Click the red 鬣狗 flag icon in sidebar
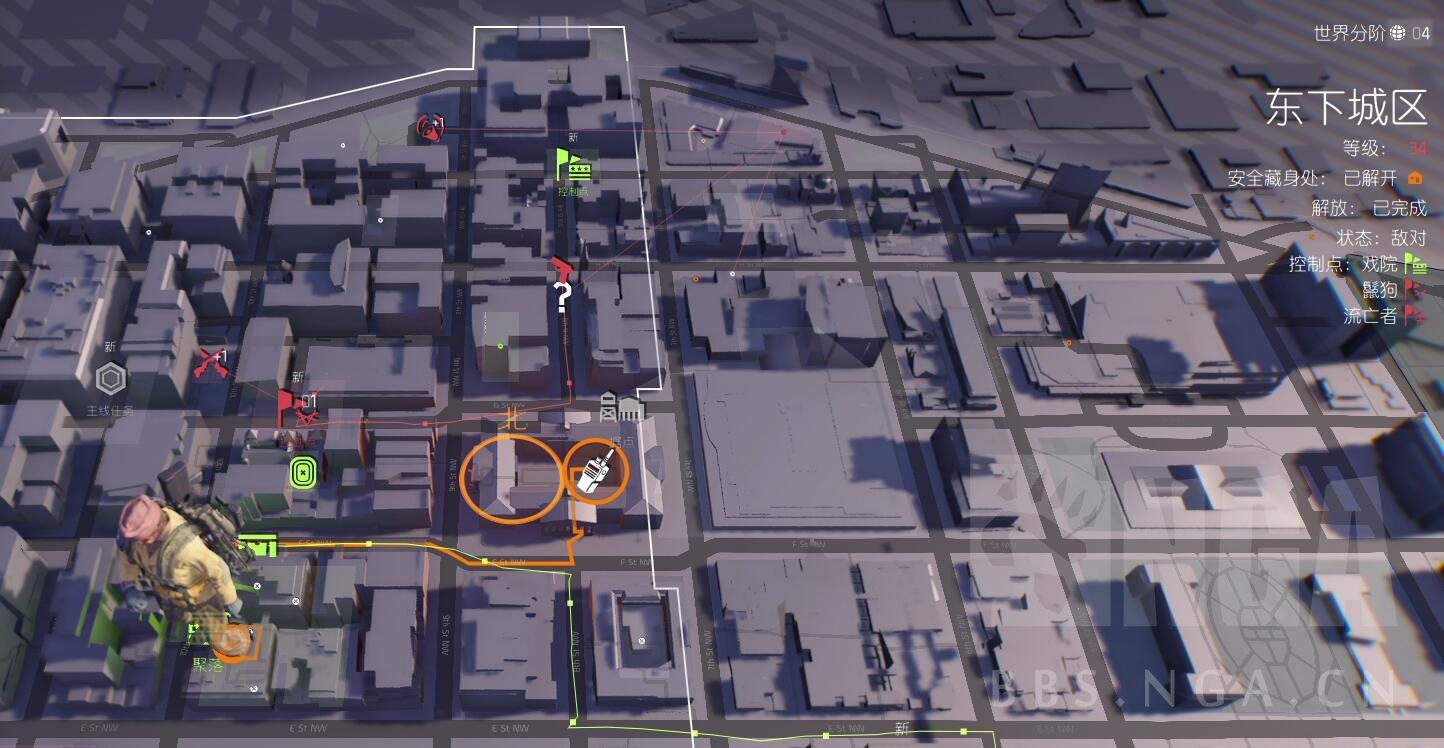Viewport: 1444px width, 748px height. pyautogui.click(x=1414, y=291)
